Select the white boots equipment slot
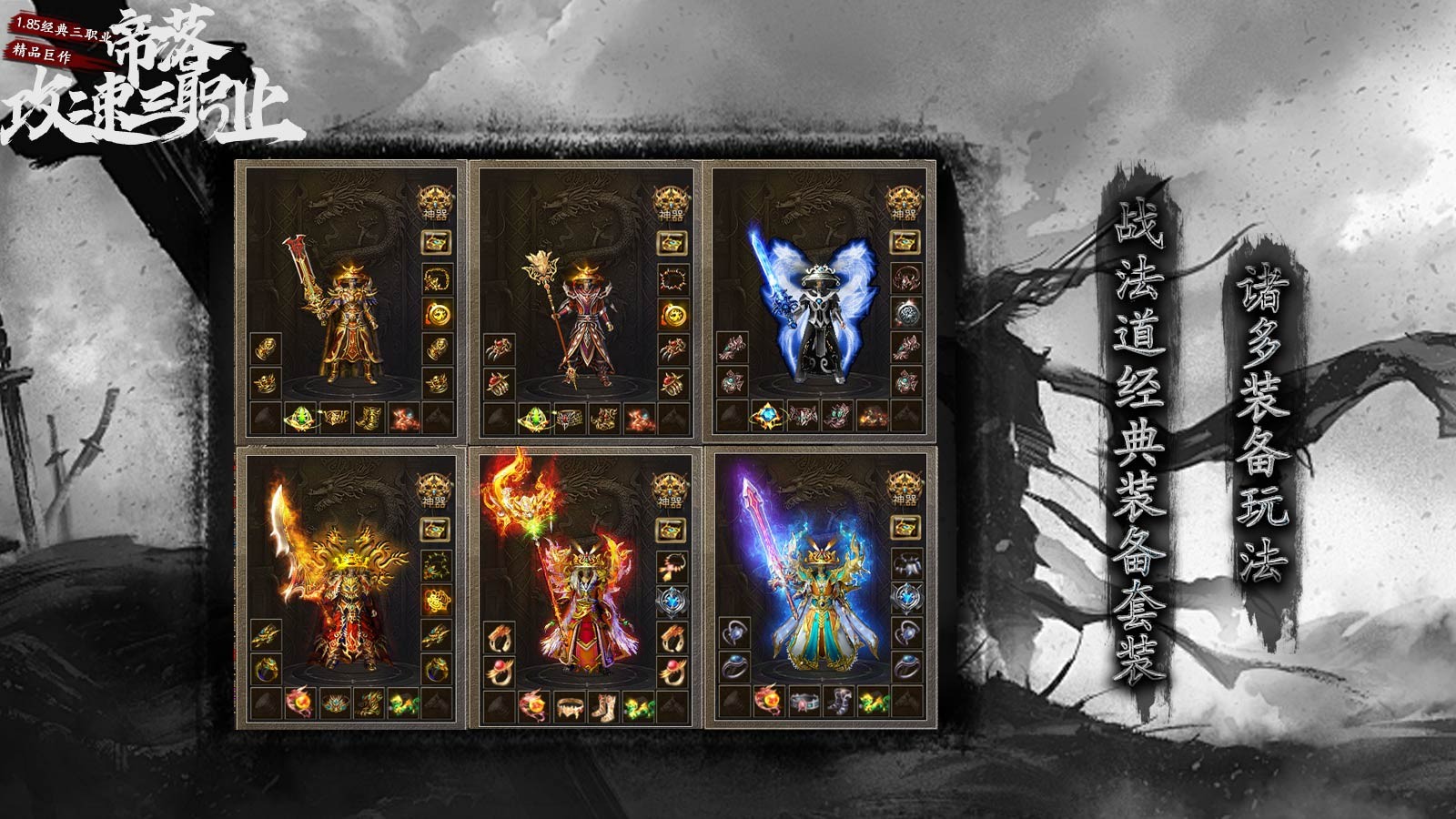The image size is (1456, 819). (x=603, y=704)
